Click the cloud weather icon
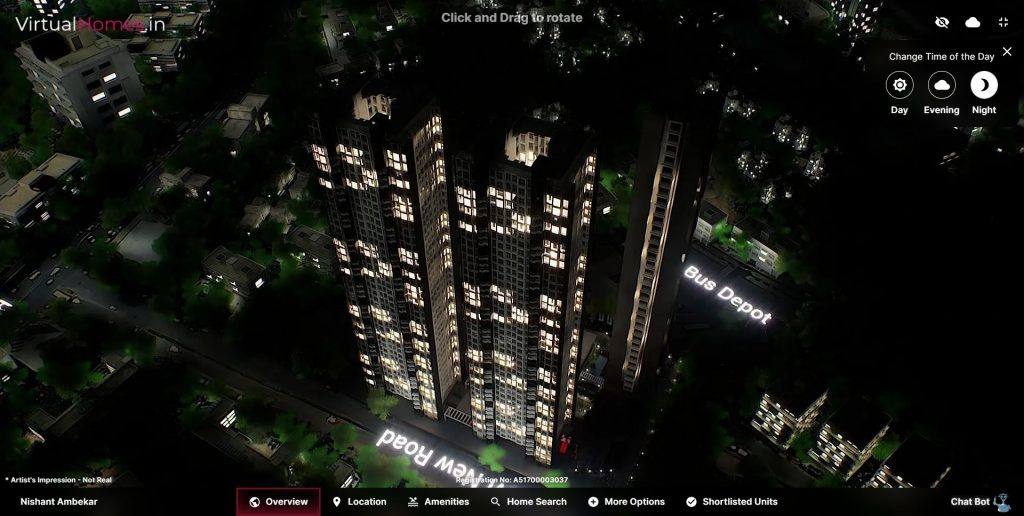The height and width of the screenshot is (516, 1024). coord(973,22)
